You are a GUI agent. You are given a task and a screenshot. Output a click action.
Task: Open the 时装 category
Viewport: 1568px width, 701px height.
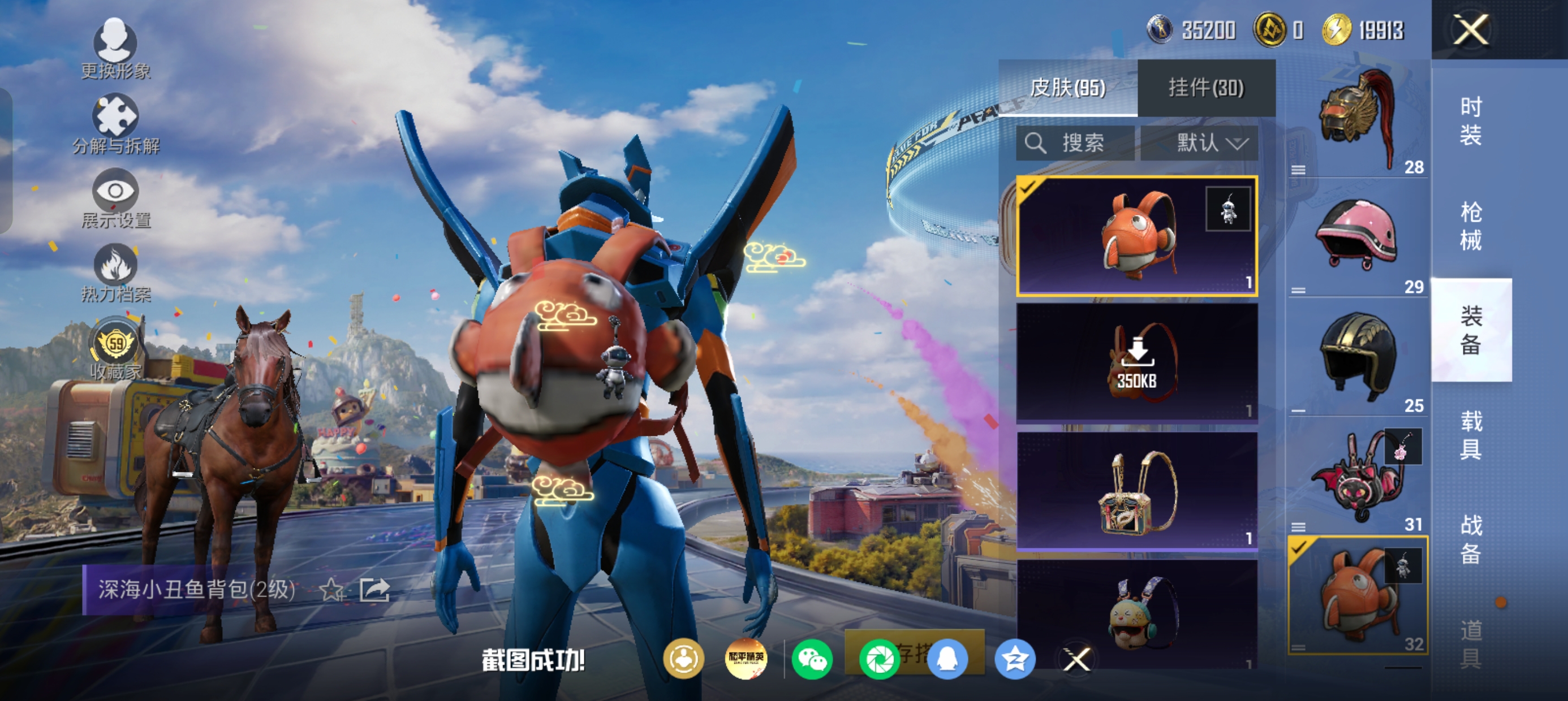coord(1471,121)
